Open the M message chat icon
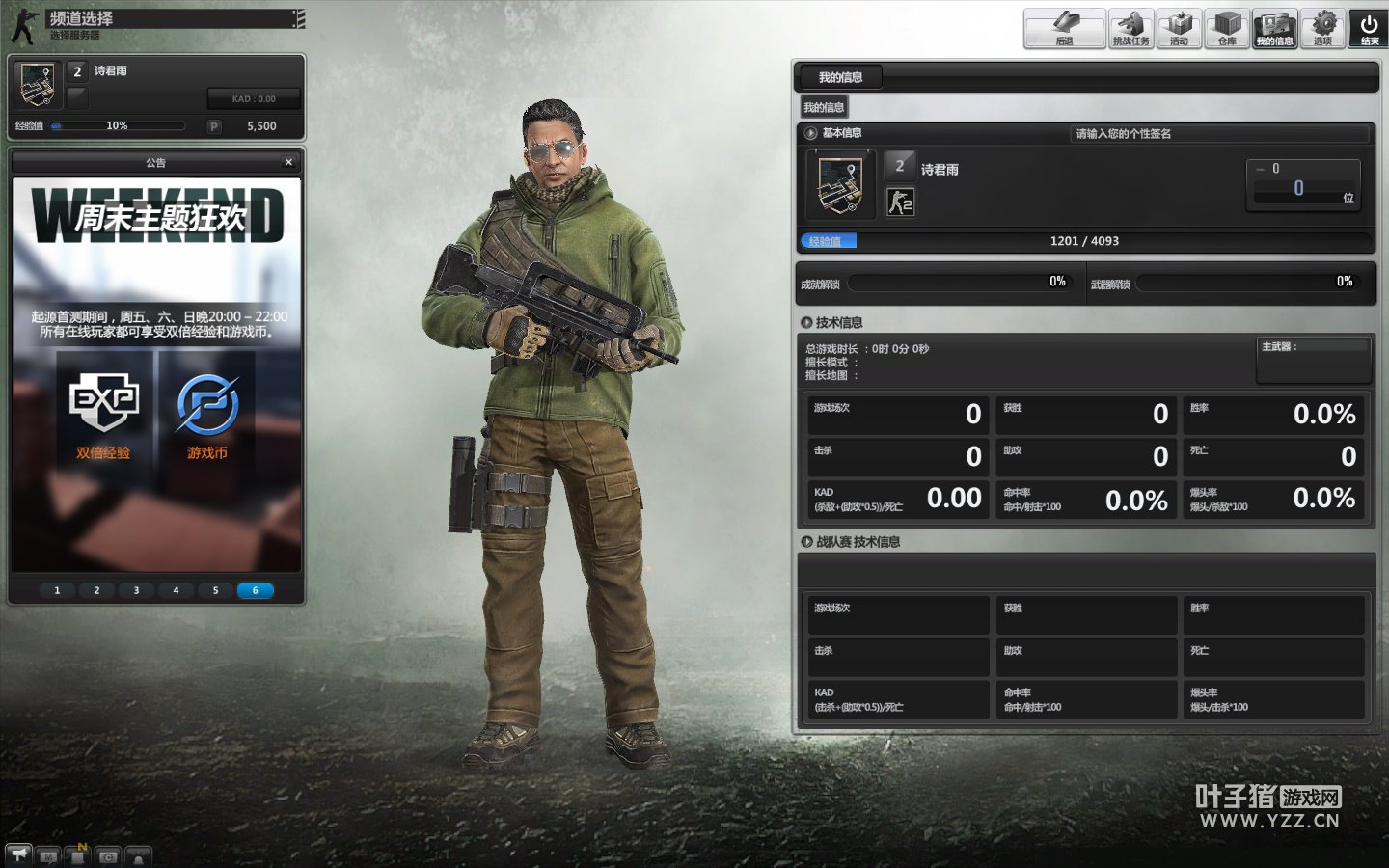Image resolution: width=1389 pixels, height=868 pixels. pos(47,855)
